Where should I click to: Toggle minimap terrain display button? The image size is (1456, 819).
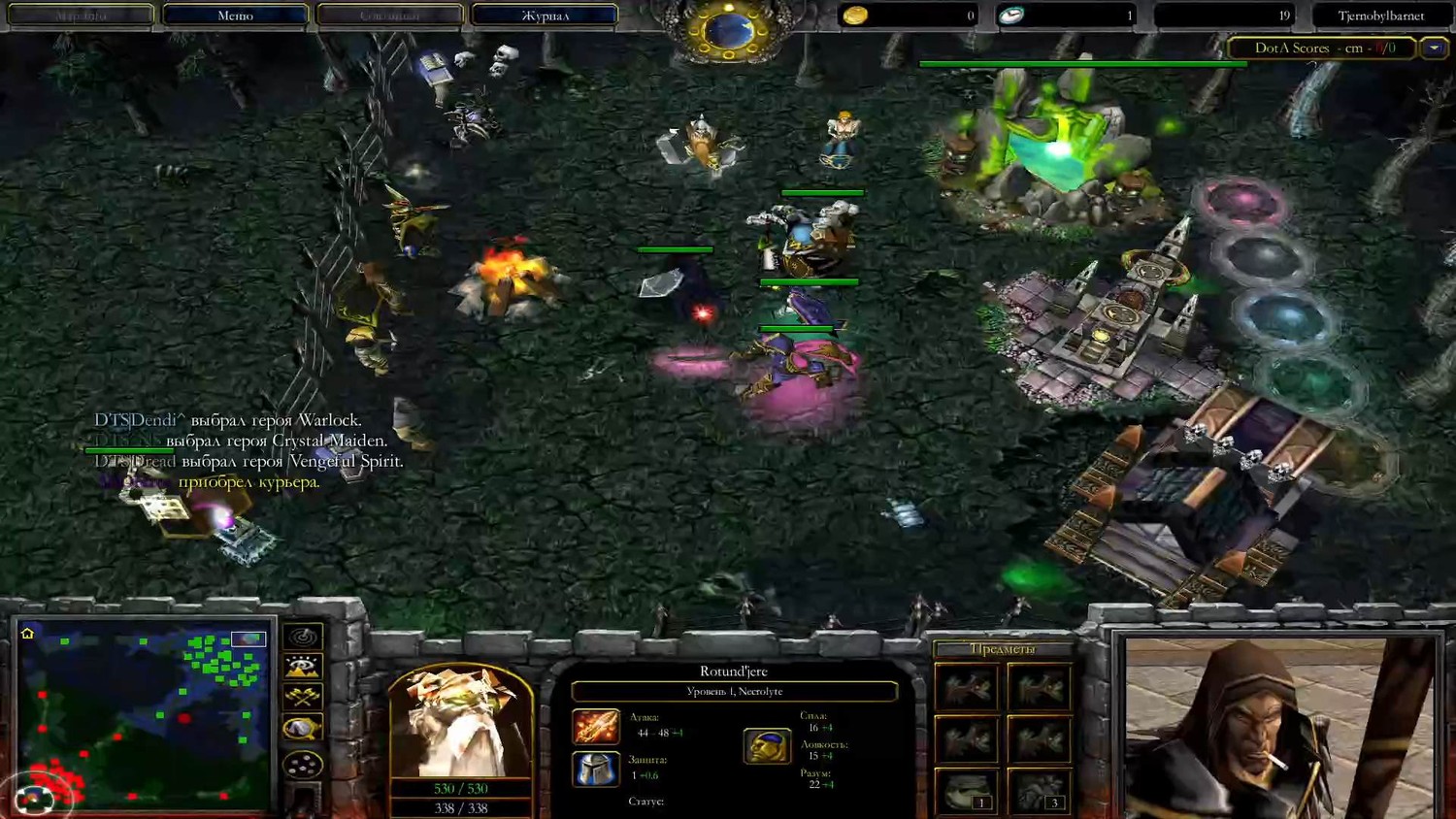pos(303,667)
